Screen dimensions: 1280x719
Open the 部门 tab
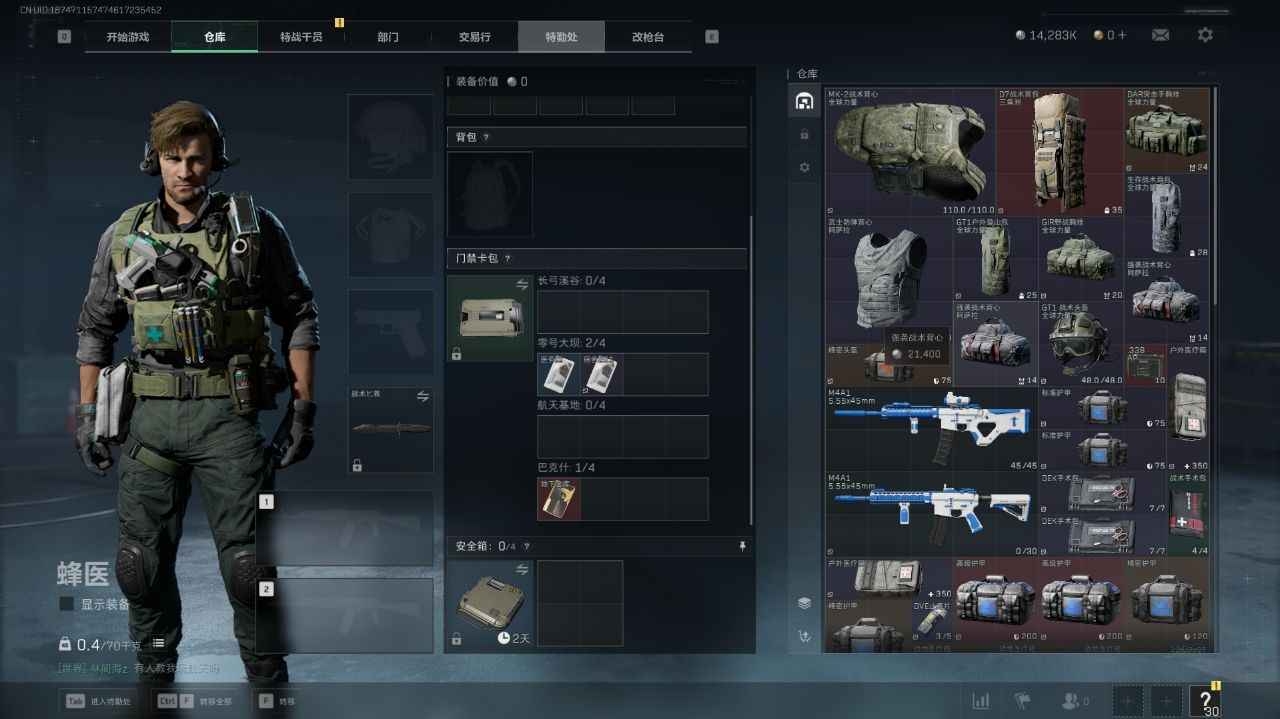tap(388, 37)
